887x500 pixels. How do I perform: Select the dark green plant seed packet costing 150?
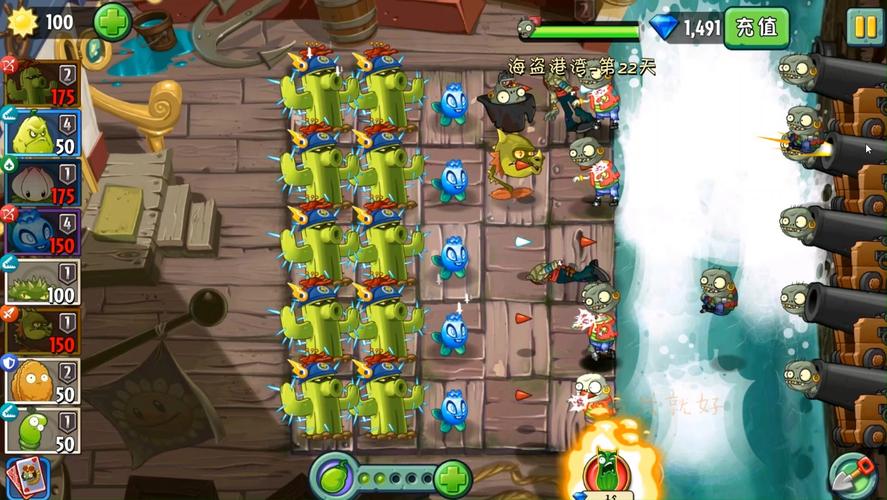pyautogui.click(x=42, y=331)
